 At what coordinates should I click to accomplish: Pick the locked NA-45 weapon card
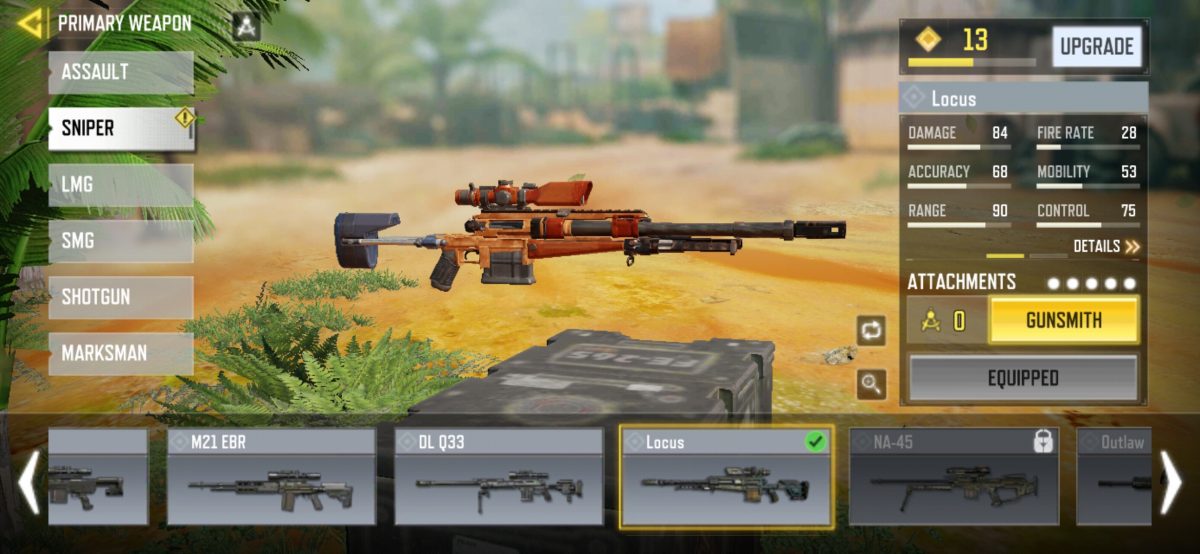pyautogui.click(x=953, y=477)
